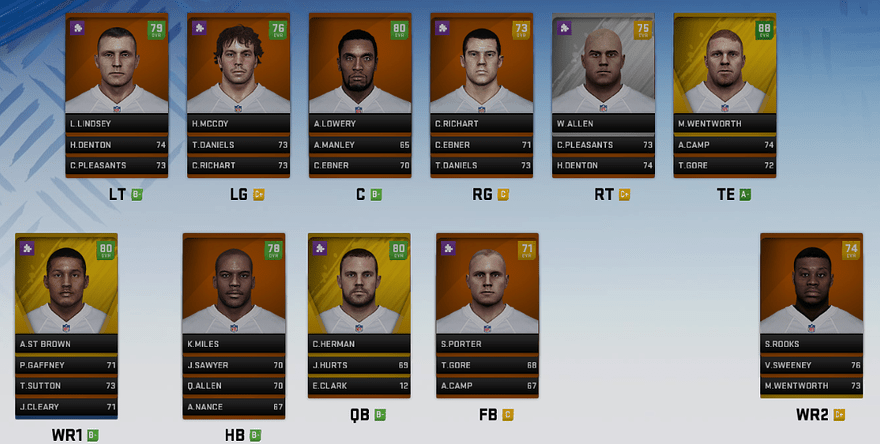Pick S. Porter fullback card

(x=487, y=290)
